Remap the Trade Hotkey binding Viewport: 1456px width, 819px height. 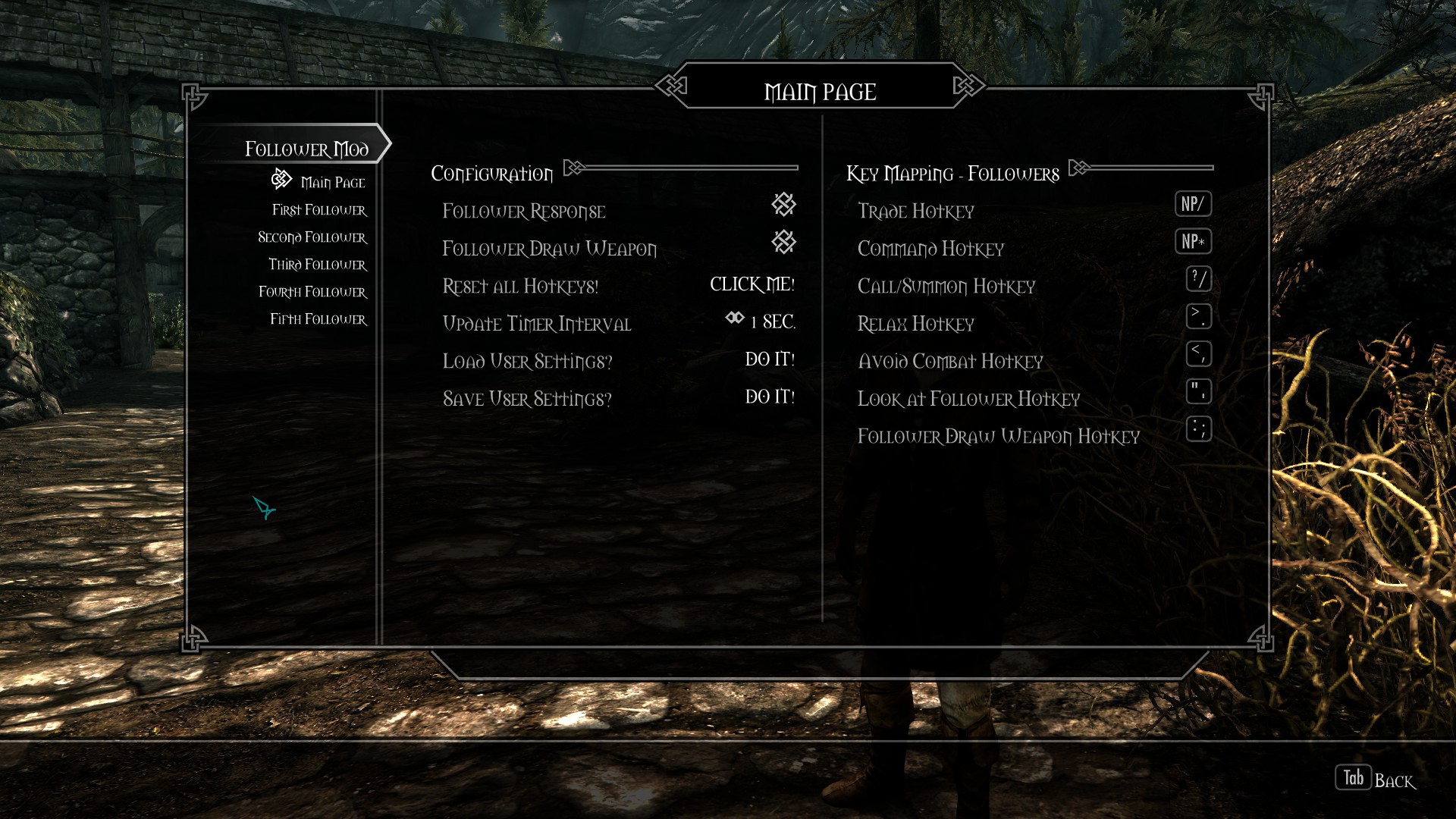1193,204
